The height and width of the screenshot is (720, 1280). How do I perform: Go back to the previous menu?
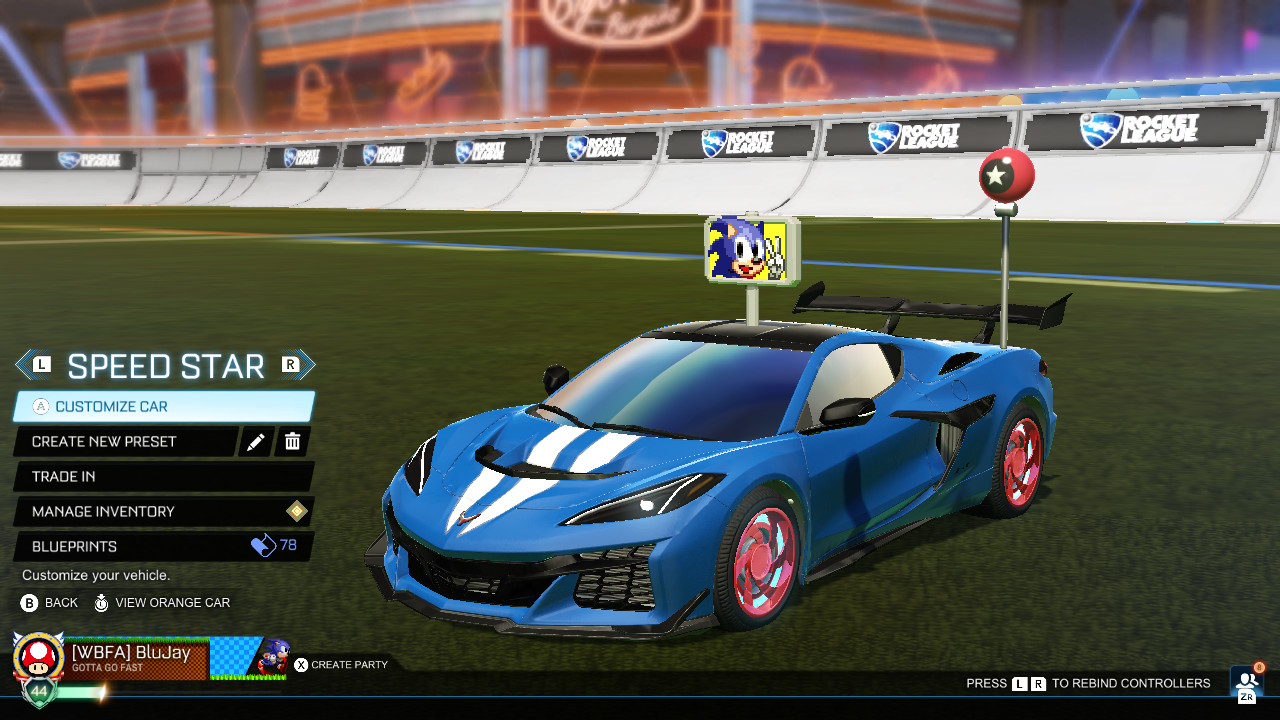[x=49, y=603]
